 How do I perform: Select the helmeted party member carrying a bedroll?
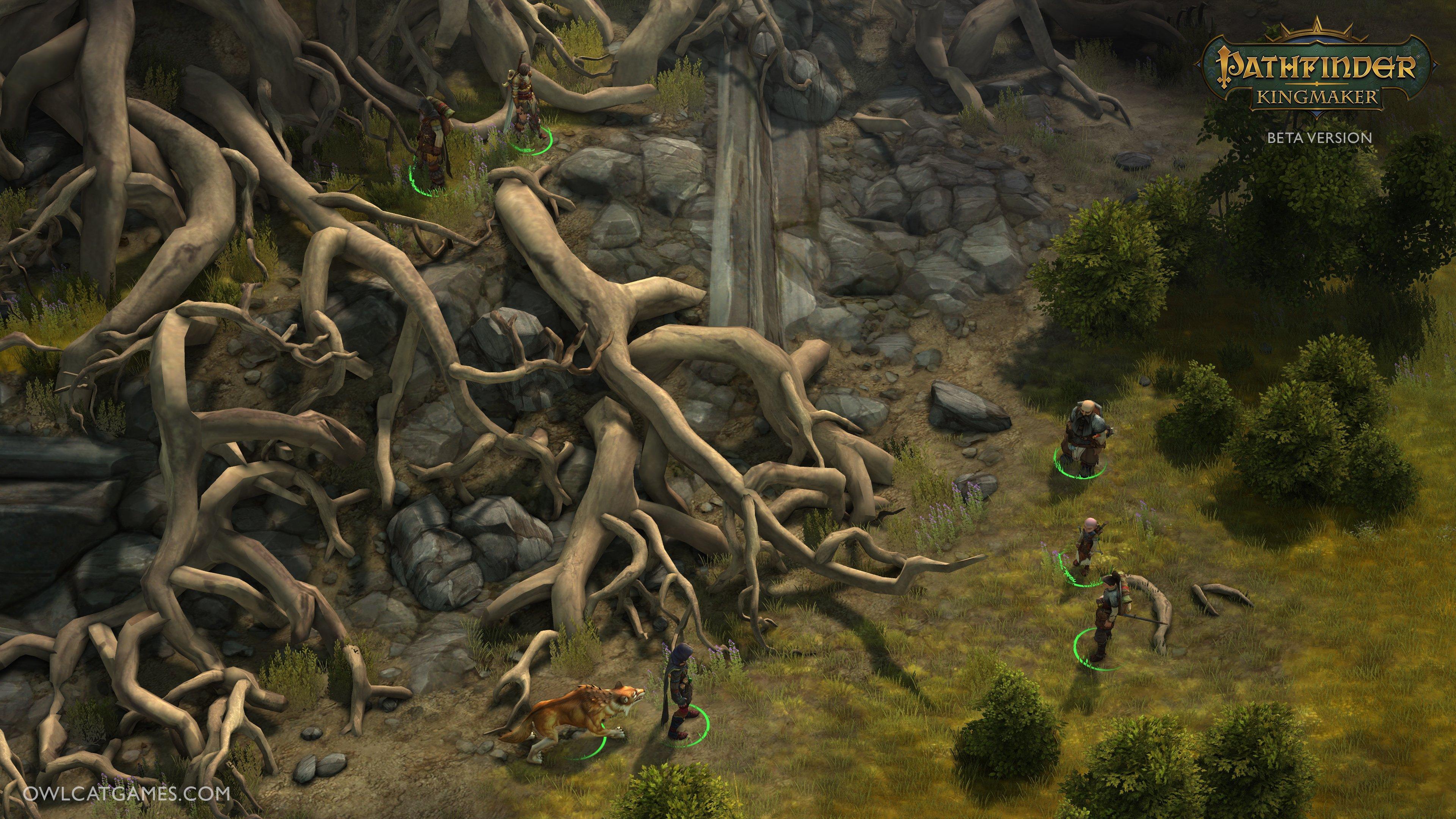click(432, 145)
